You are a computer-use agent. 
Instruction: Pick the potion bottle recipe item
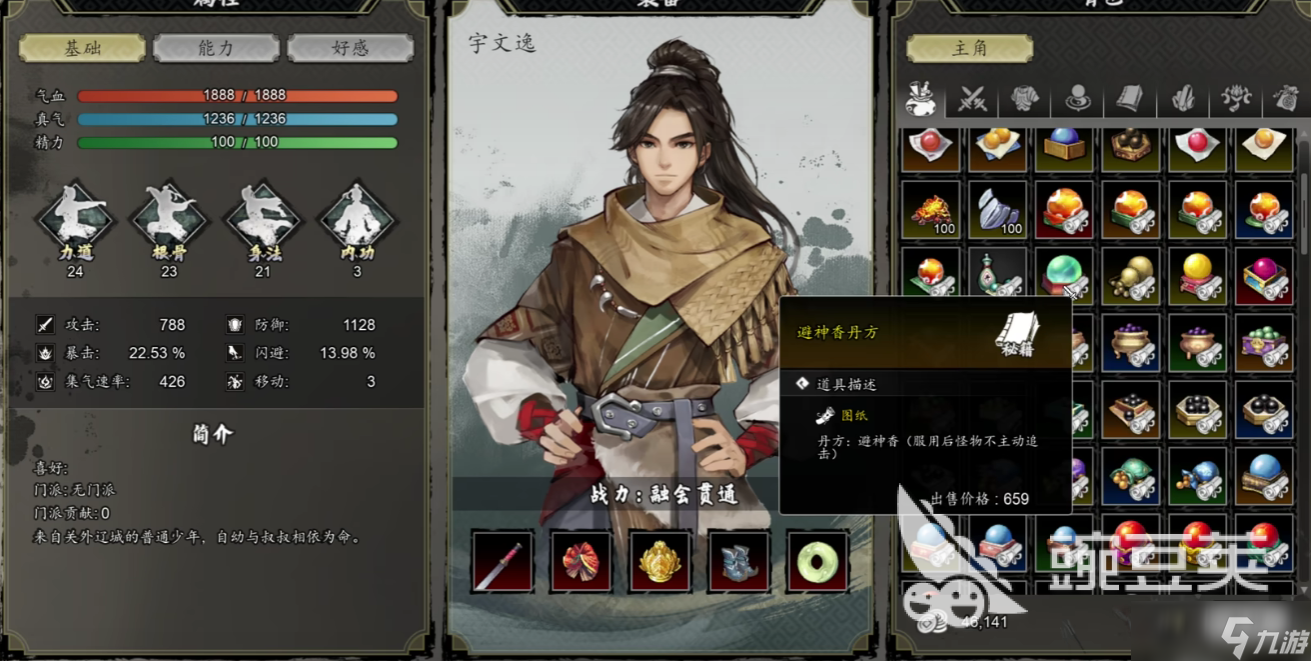pos(998,276)
